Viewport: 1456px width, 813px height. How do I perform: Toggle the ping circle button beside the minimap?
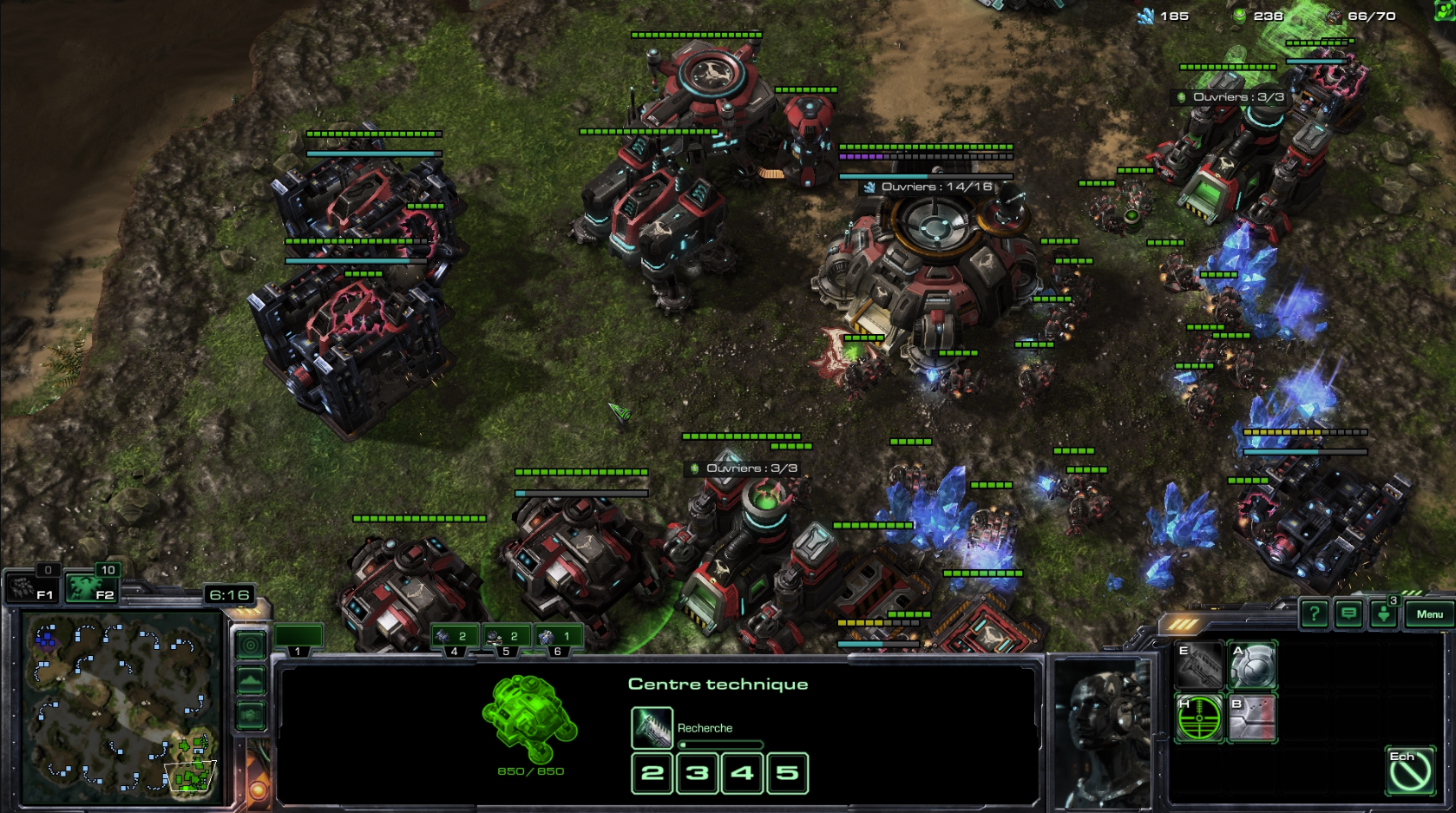point(251,645)
